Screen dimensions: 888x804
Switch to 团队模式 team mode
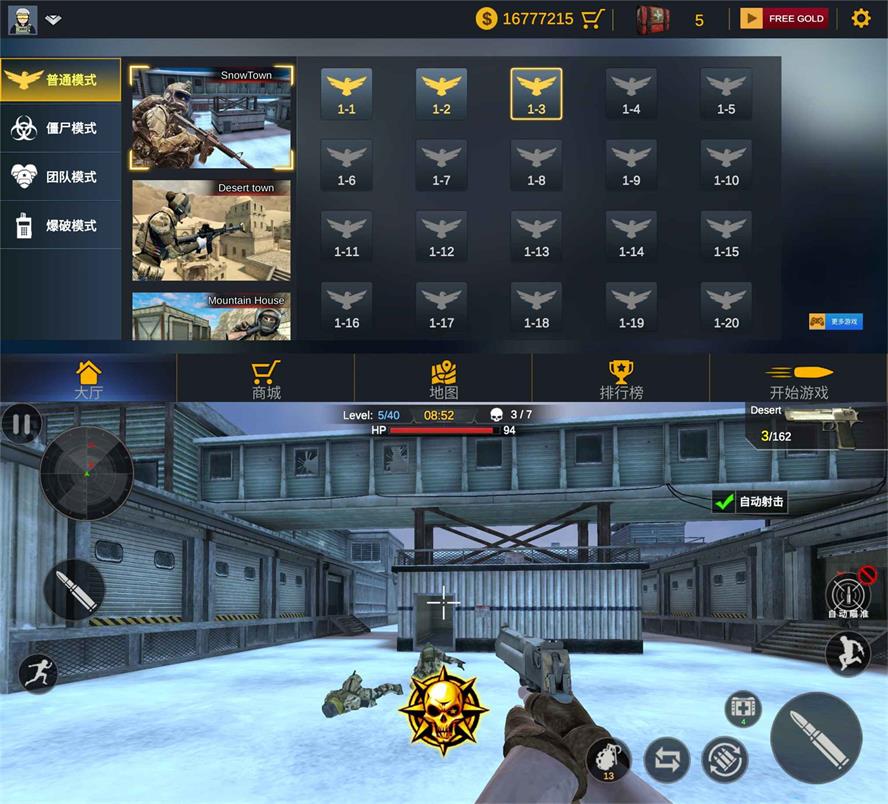pos(60,177)
